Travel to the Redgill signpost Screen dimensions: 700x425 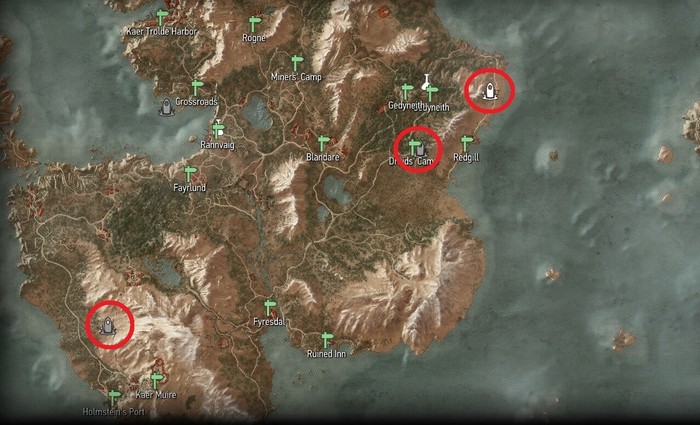pos(466,143)
